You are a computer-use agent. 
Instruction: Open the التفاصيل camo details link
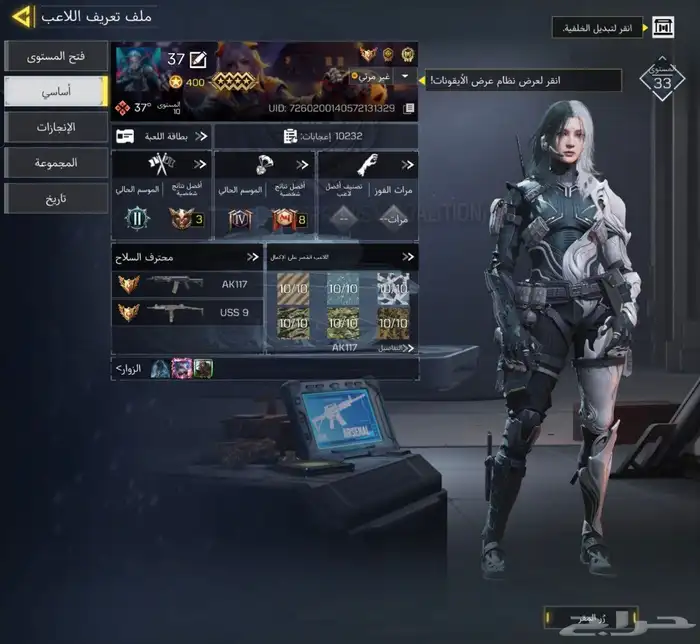point(390,348)
